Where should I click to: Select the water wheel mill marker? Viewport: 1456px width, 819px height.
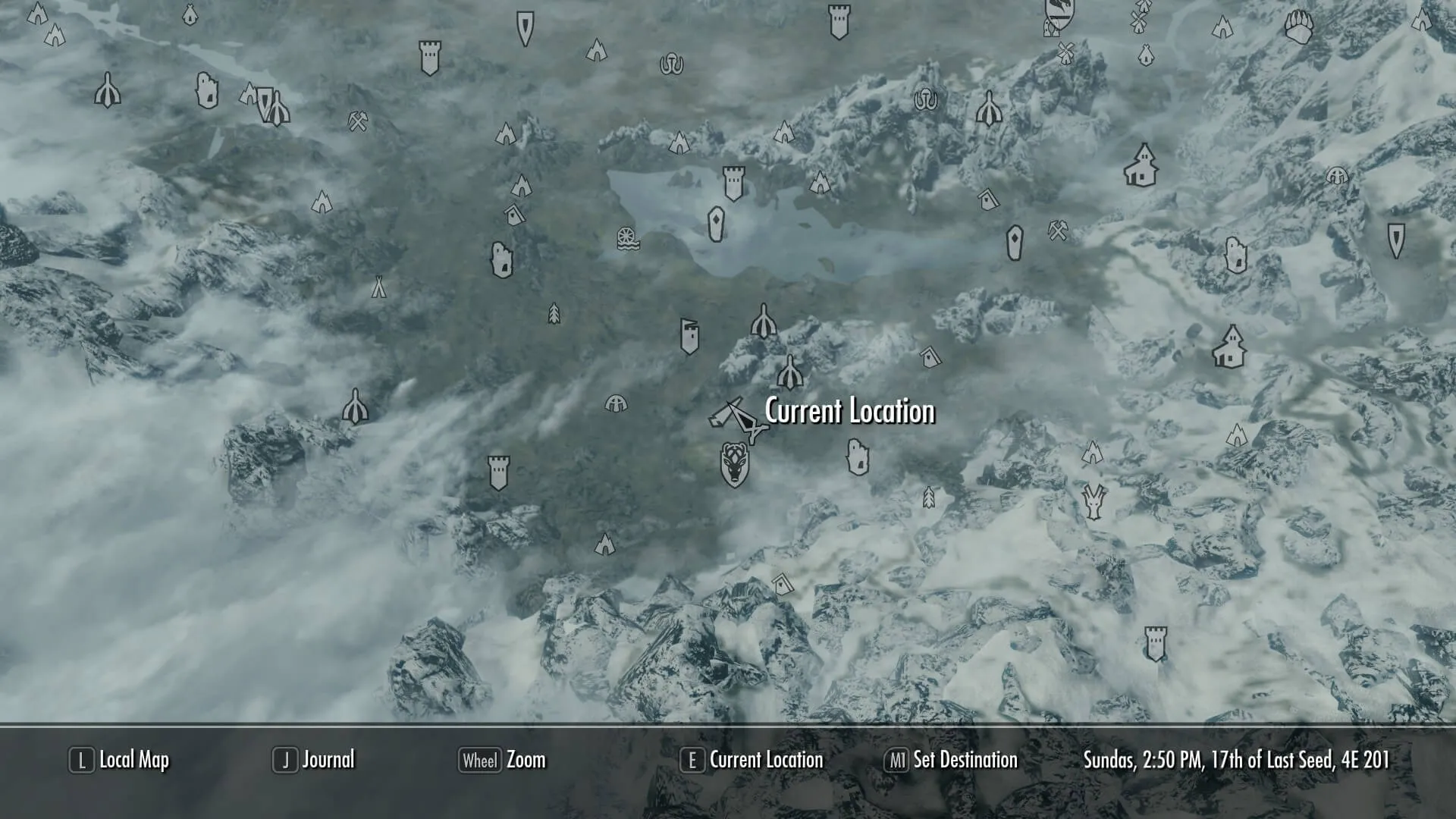[627, 238]
